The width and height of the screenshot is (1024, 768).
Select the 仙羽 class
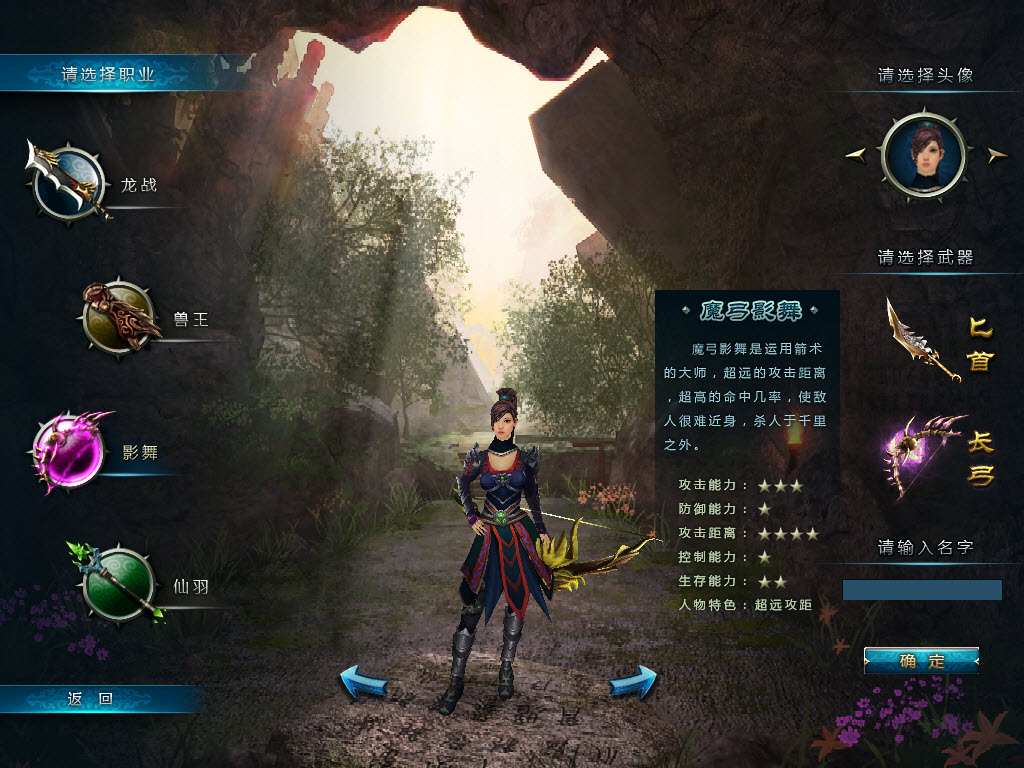pyautogui.click(x=118, y=585)
